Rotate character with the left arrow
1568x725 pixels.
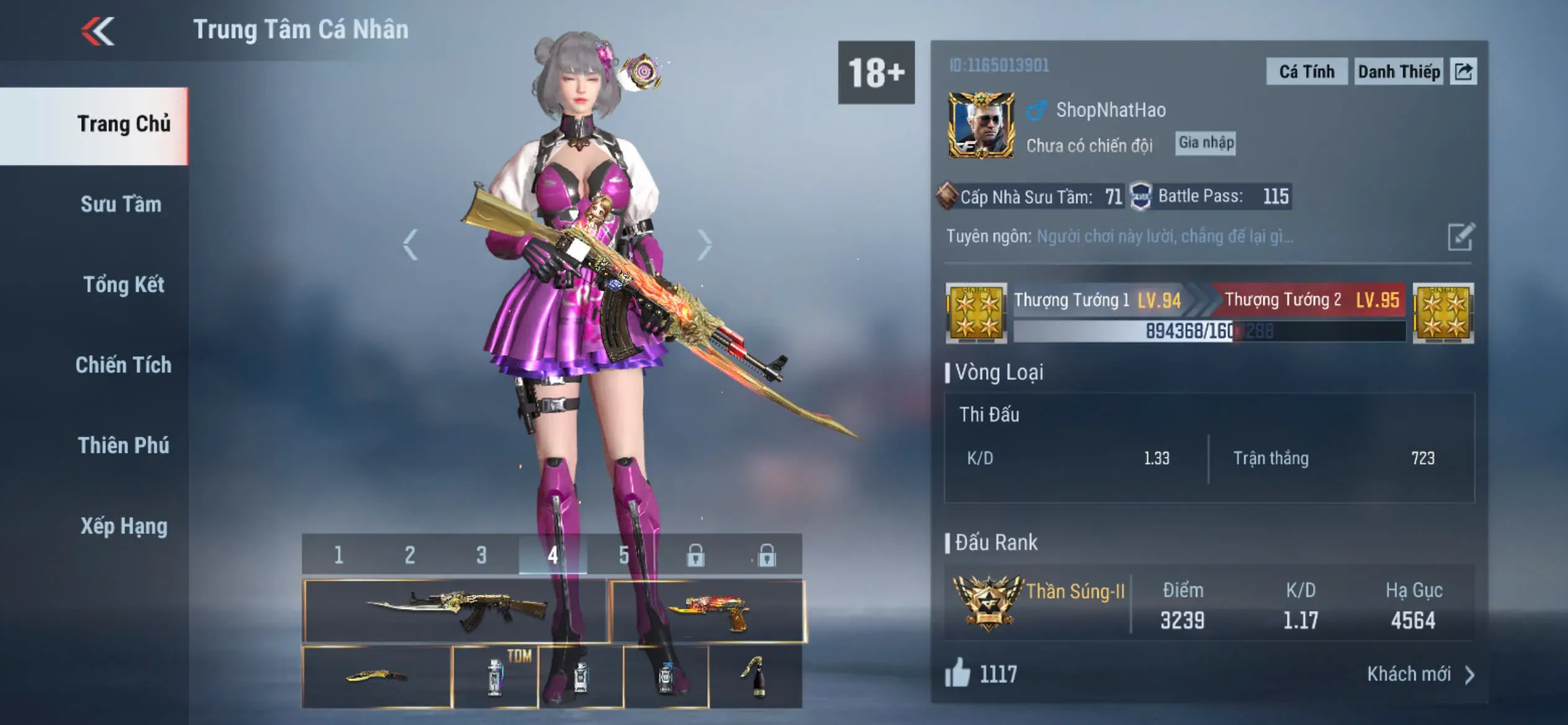(x=410, y=245)
